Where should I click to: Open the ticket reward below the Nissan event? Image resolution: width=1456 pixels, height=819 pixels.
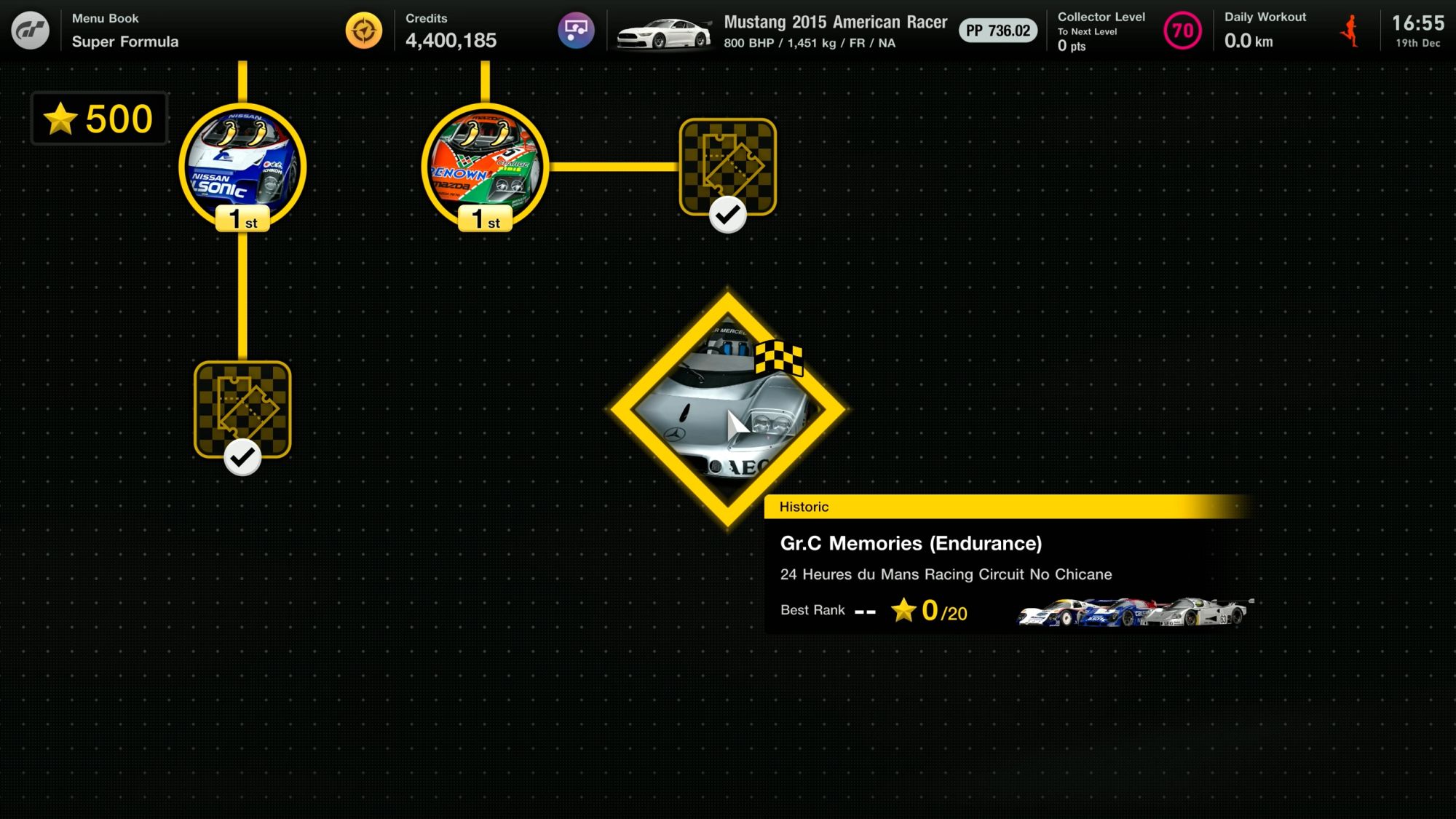point(242,410)
